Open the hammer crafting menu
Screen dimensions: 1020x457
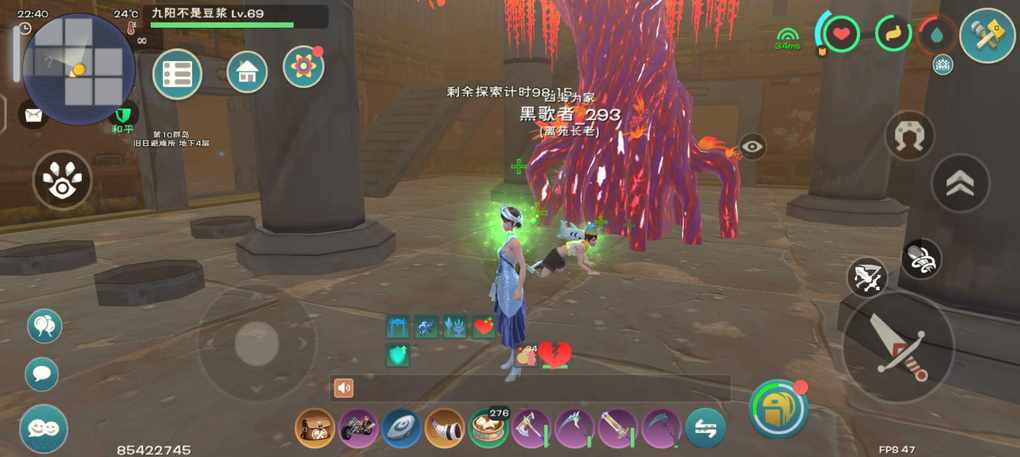point(987,35)
